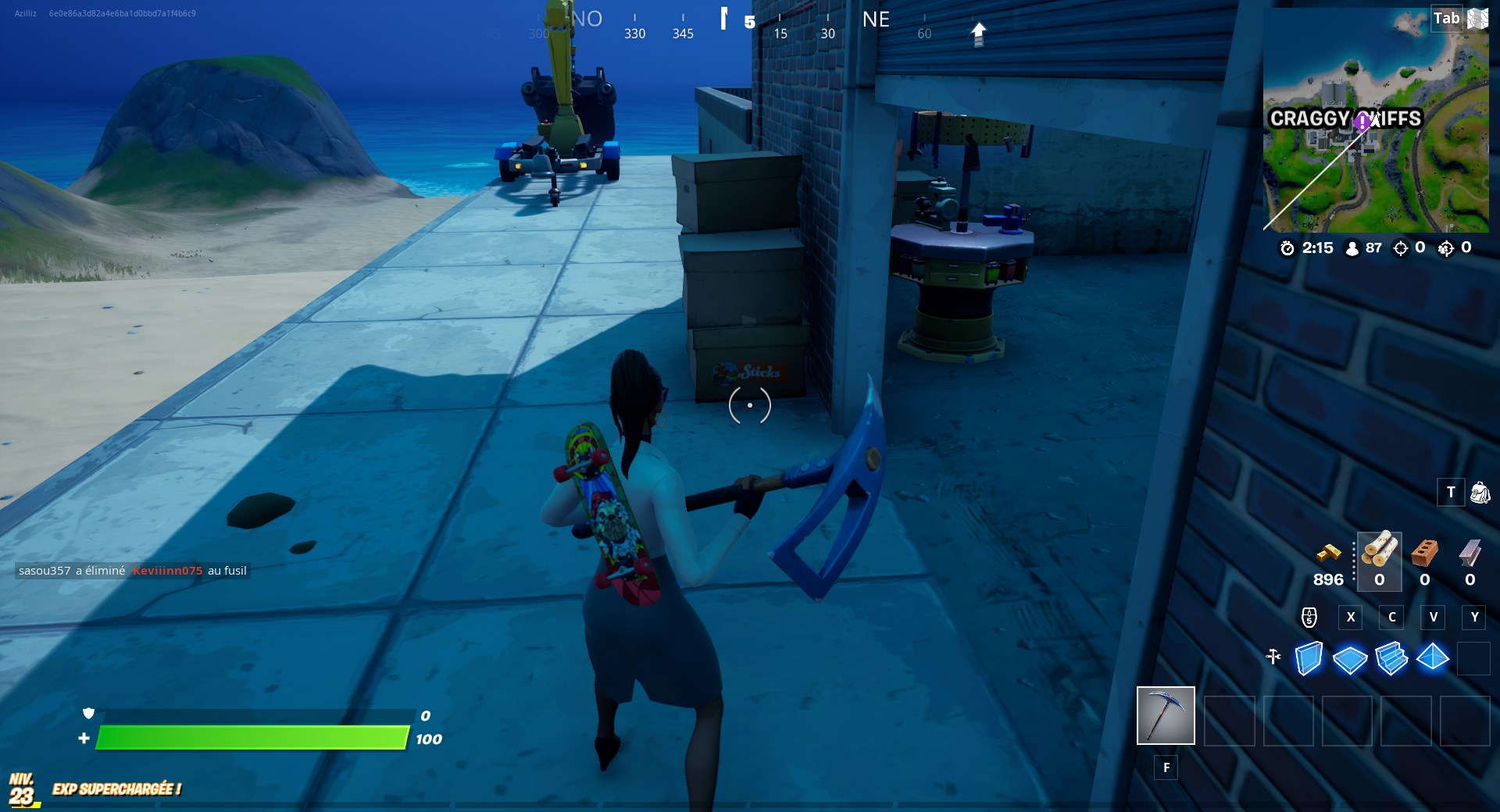This screenshot has width=1500, height=812.
Task: Select the stairs build piece icon
Action: 1394,658
